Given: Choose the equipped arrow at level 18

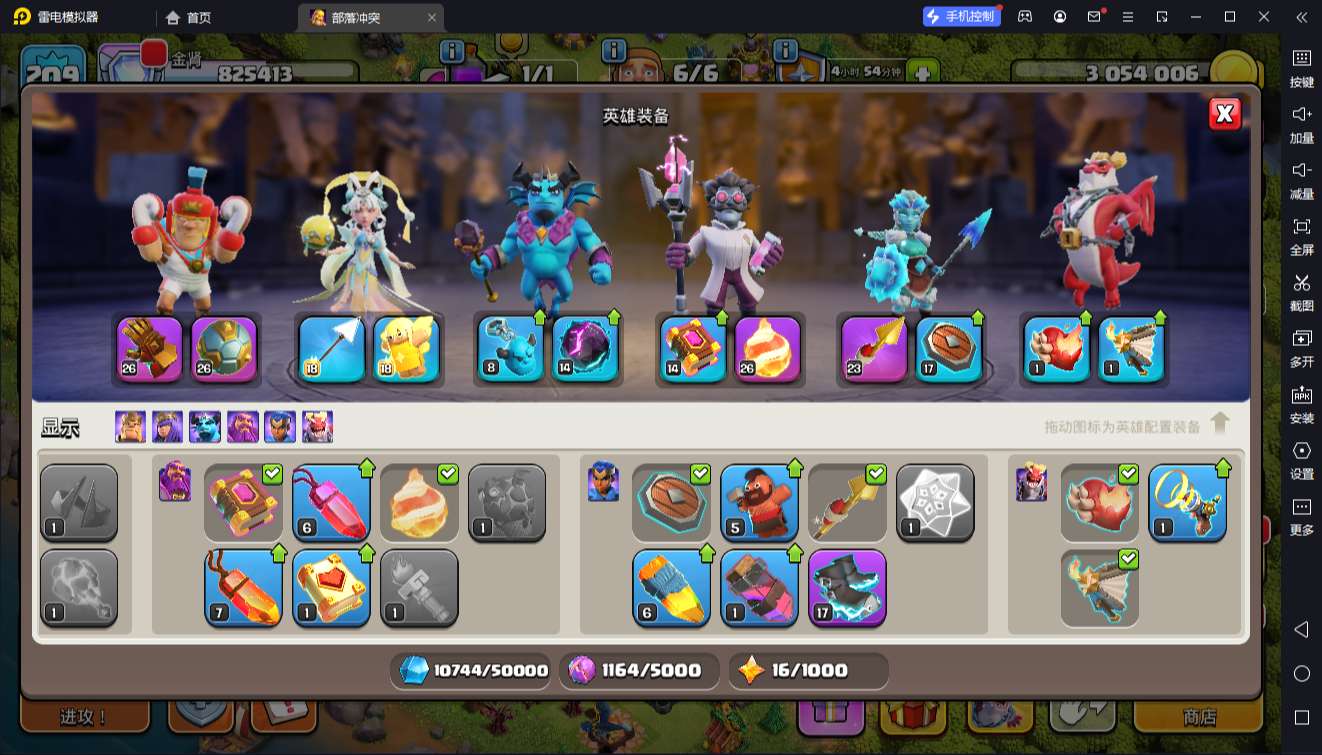Looking at the screenshot, I should [332, 349].
